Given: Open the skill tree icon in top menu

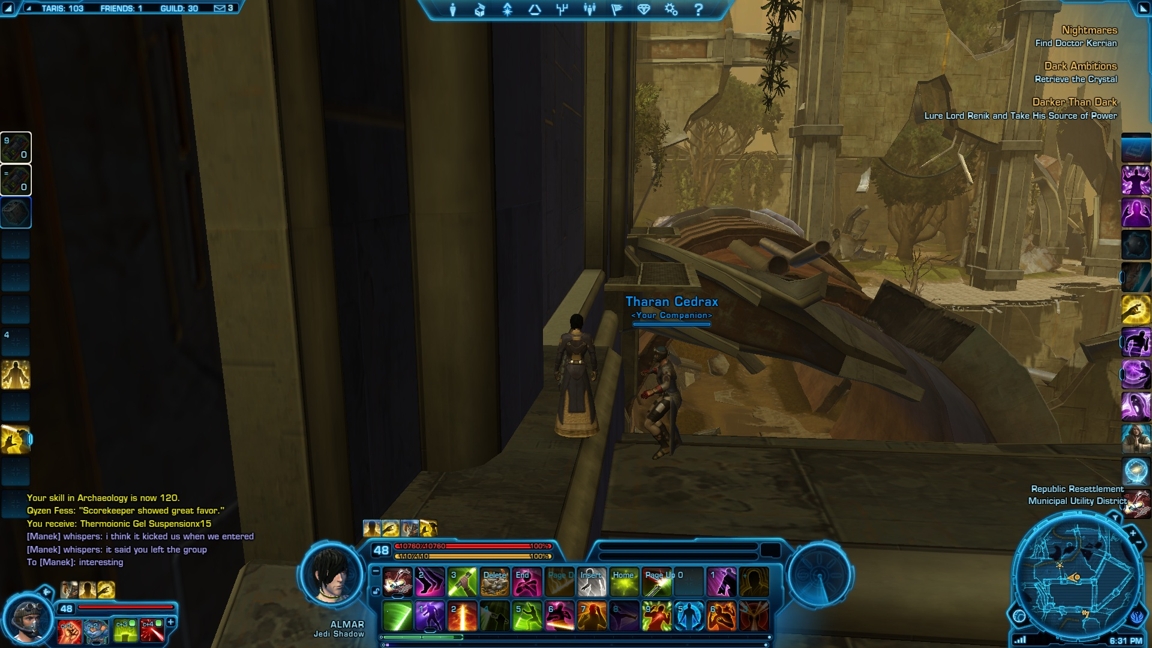Looking at the screenshot, I should [x=562, y=10].
